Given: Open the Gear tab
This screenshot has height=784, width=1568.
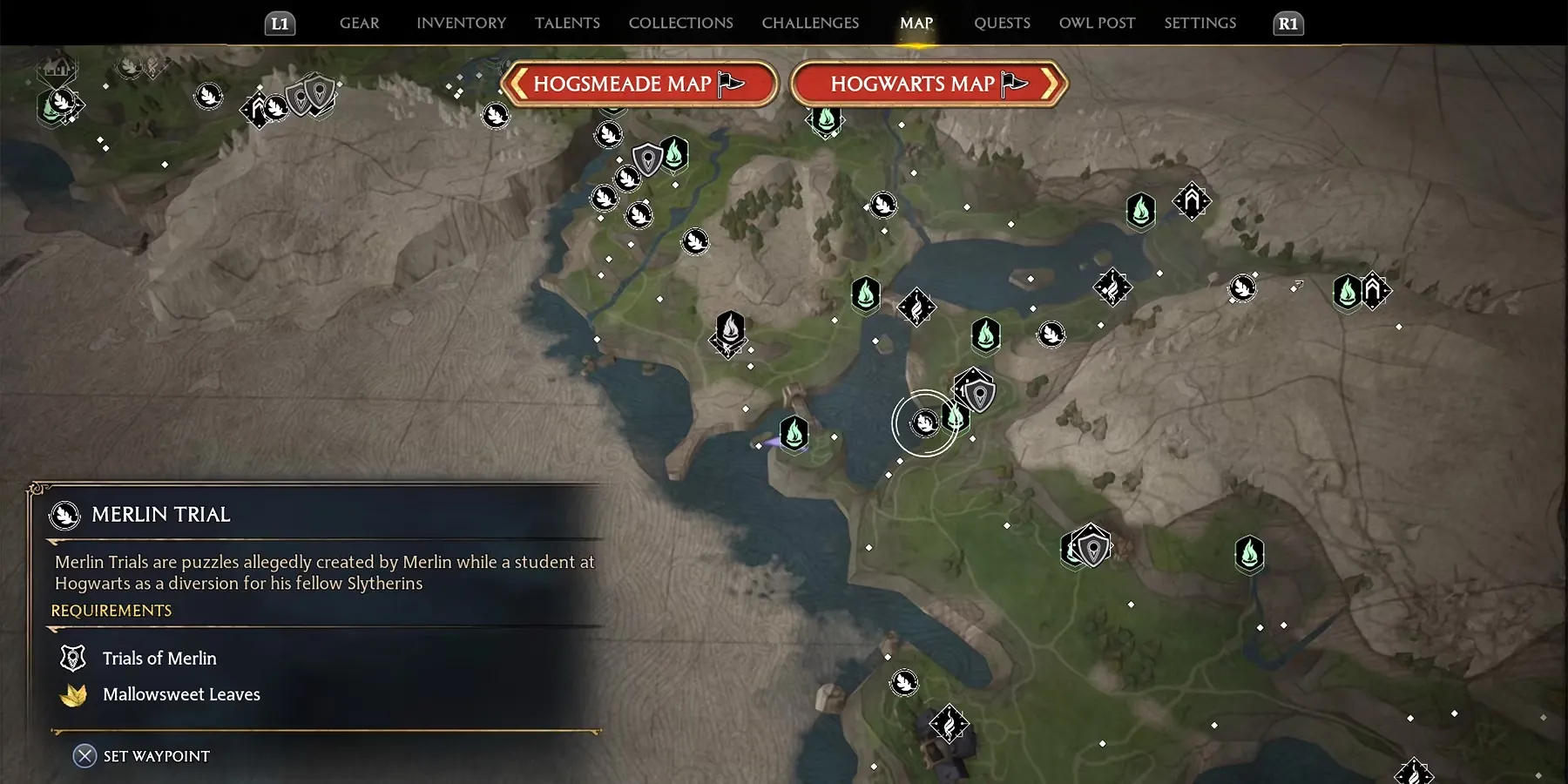Looking at the screenshot, I should tap(359, 24).
